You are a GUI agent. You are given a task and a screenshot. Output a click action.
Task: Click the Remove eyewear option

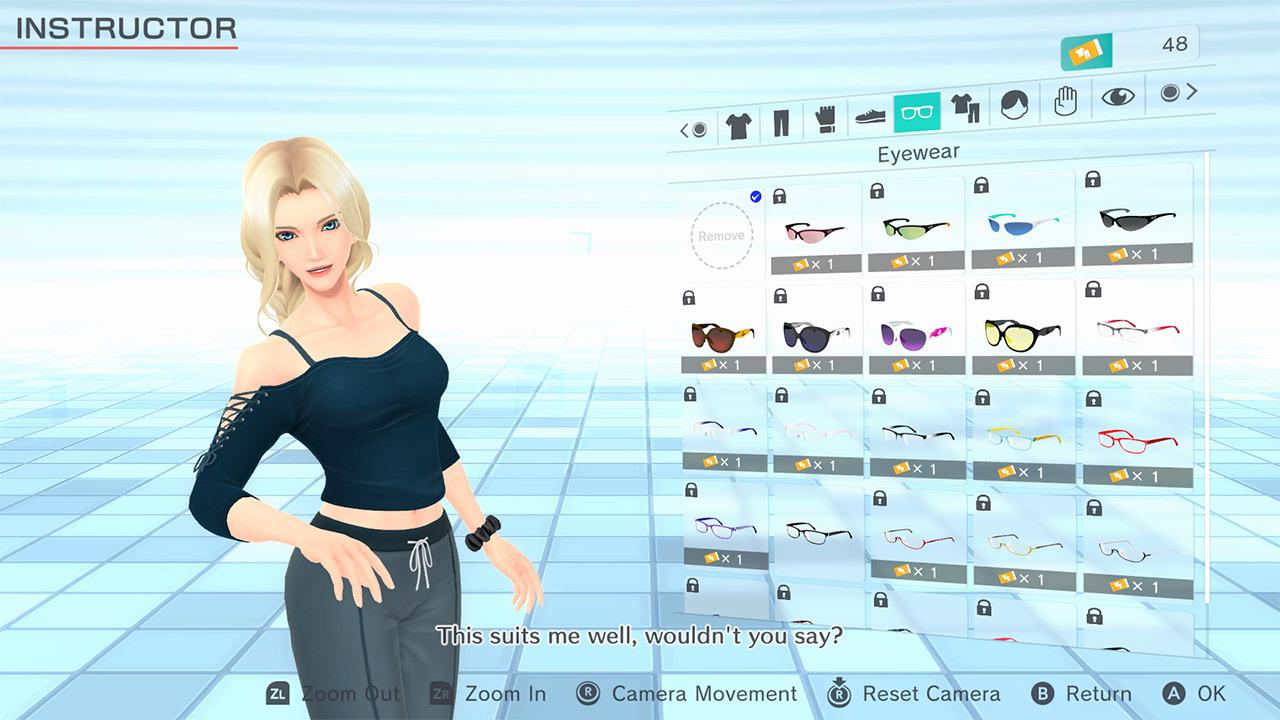(x=722, y=235)
